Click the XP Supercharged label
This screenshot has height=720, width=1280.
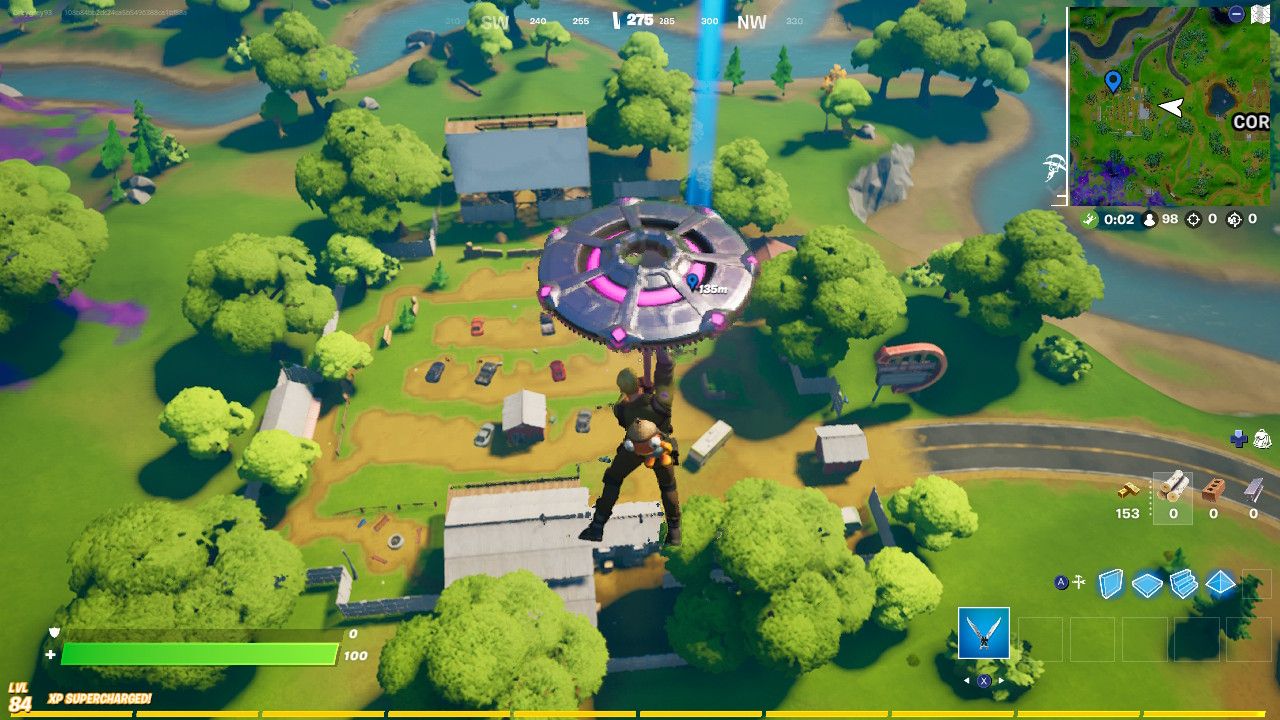pyautogui.click(x=100, y=698)
